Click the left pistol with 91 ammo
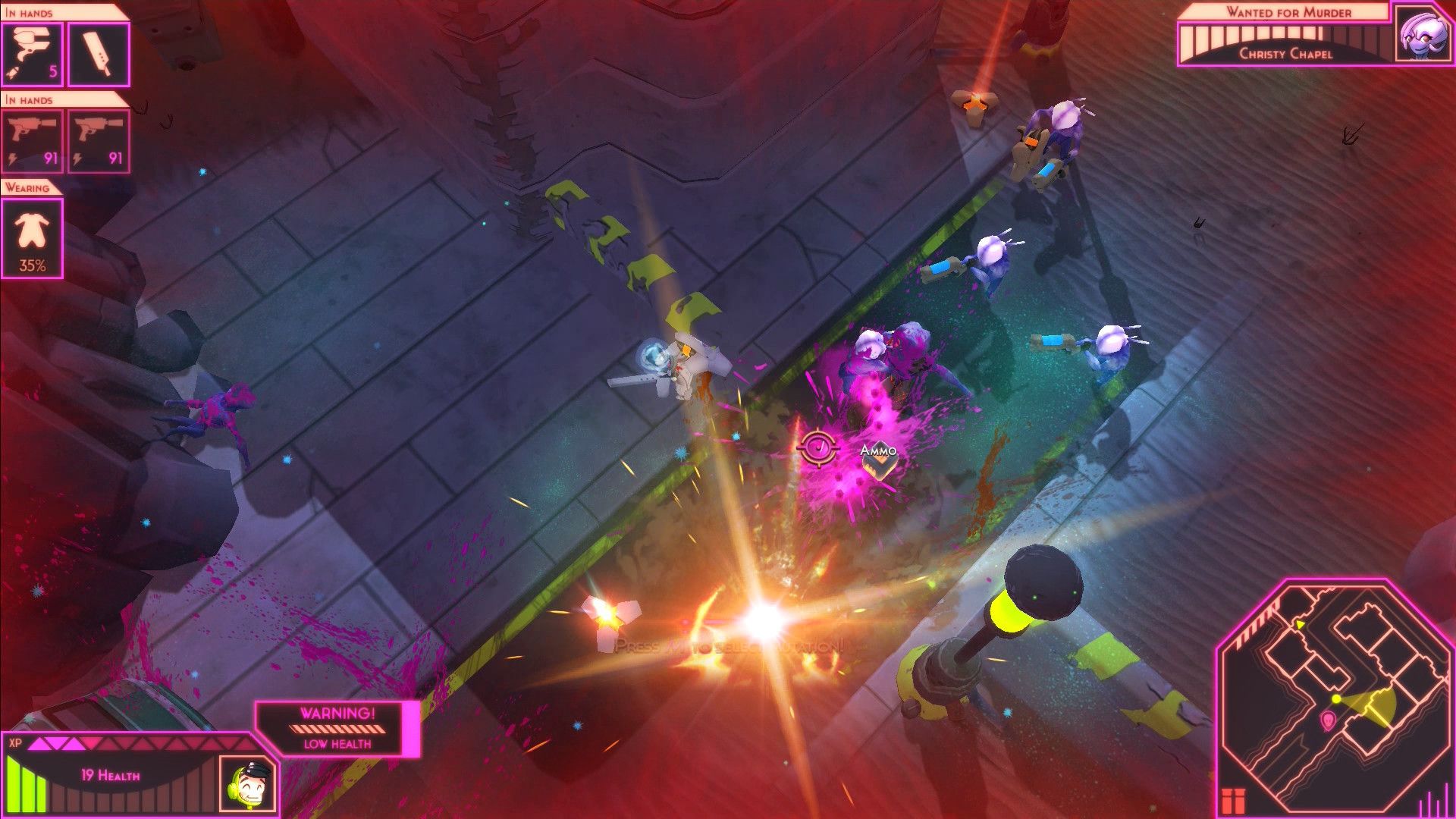1456x819 pixels. point(32,140)
